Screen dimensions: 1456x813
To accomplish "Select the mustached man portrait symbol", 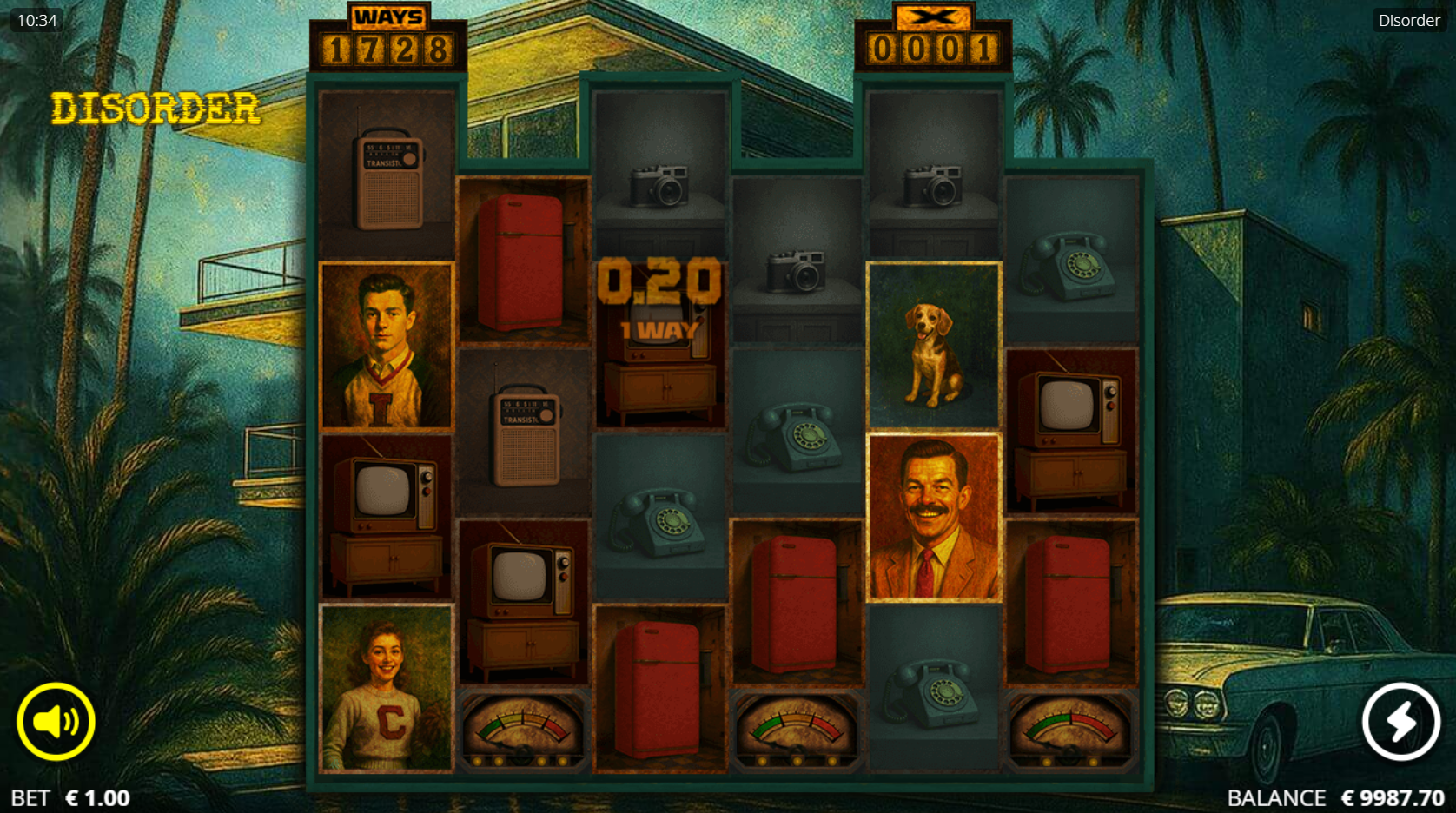I will (933, 516).
